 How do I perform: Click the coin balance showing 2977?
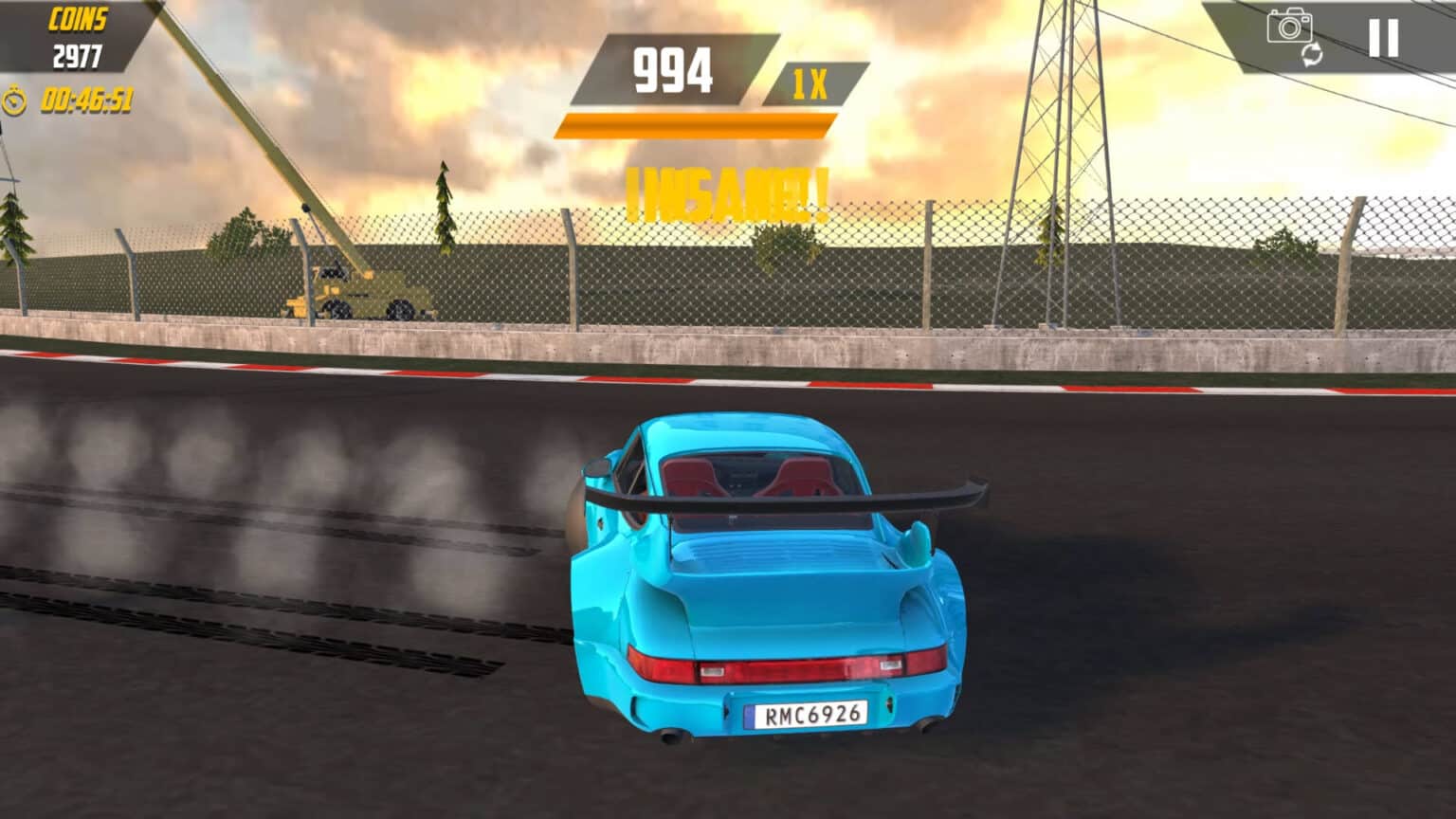pos(76,54)
